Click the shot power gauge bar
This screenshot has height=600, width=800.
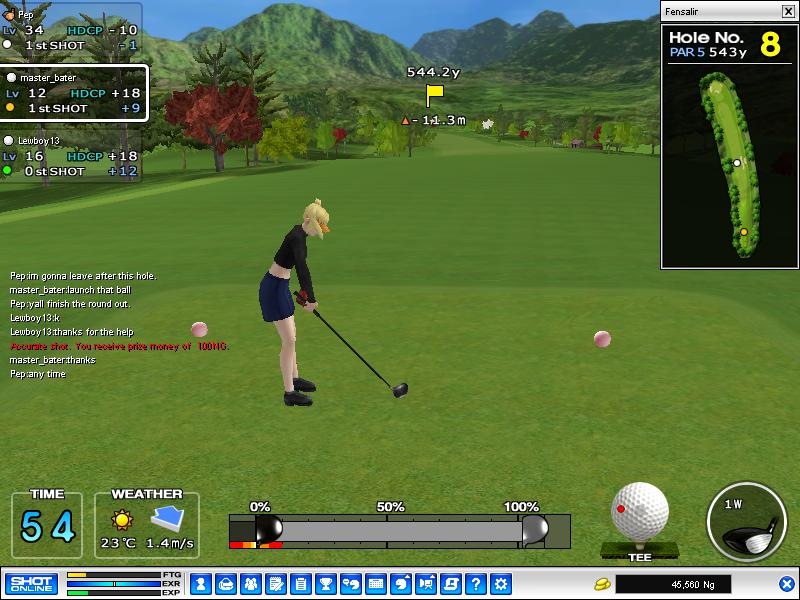(x=400, y=529)
